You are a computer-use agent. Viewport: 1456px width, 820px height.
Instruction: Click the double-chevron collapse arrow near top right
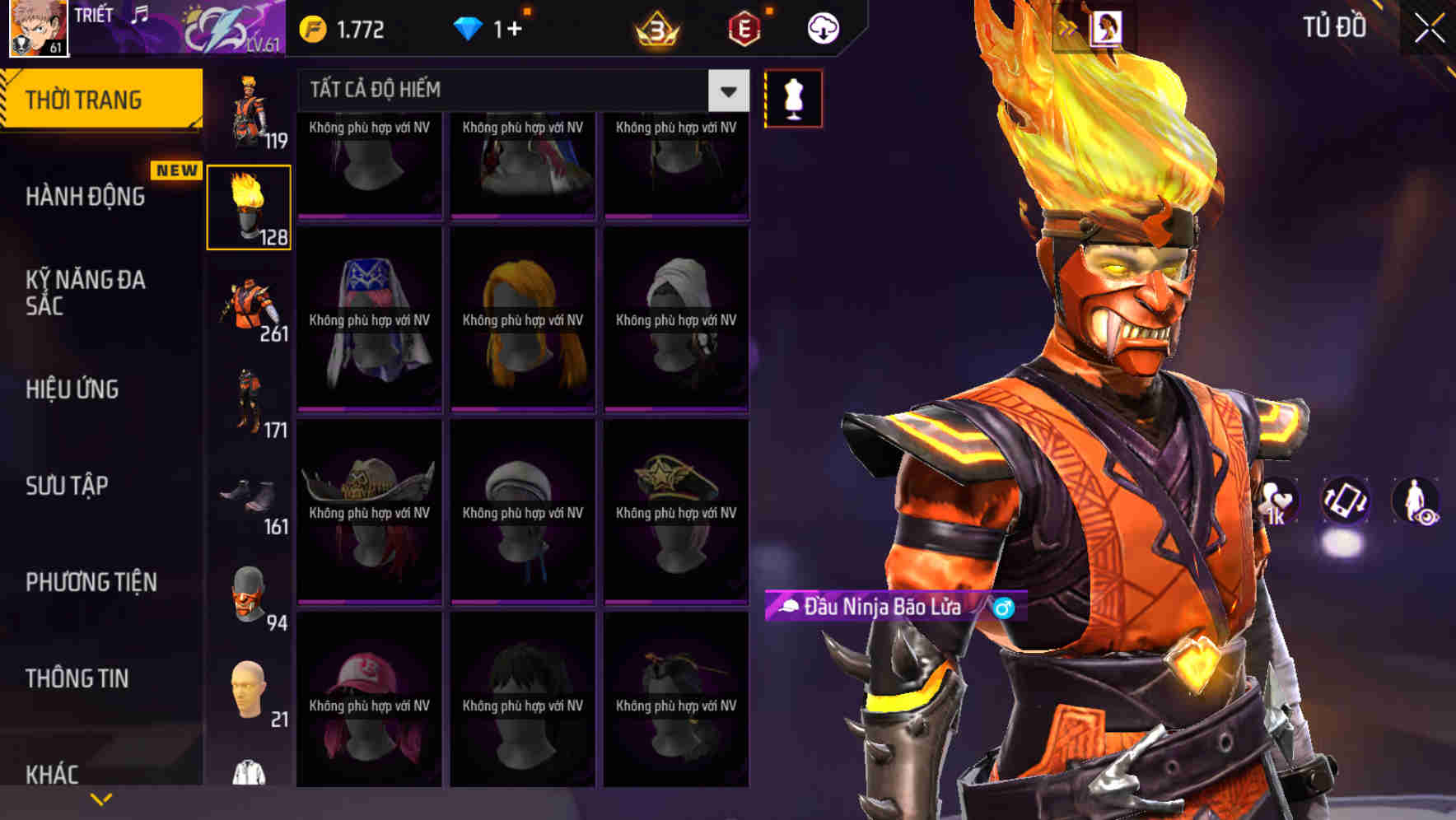pyautogui.click(x=1068, y=26)
